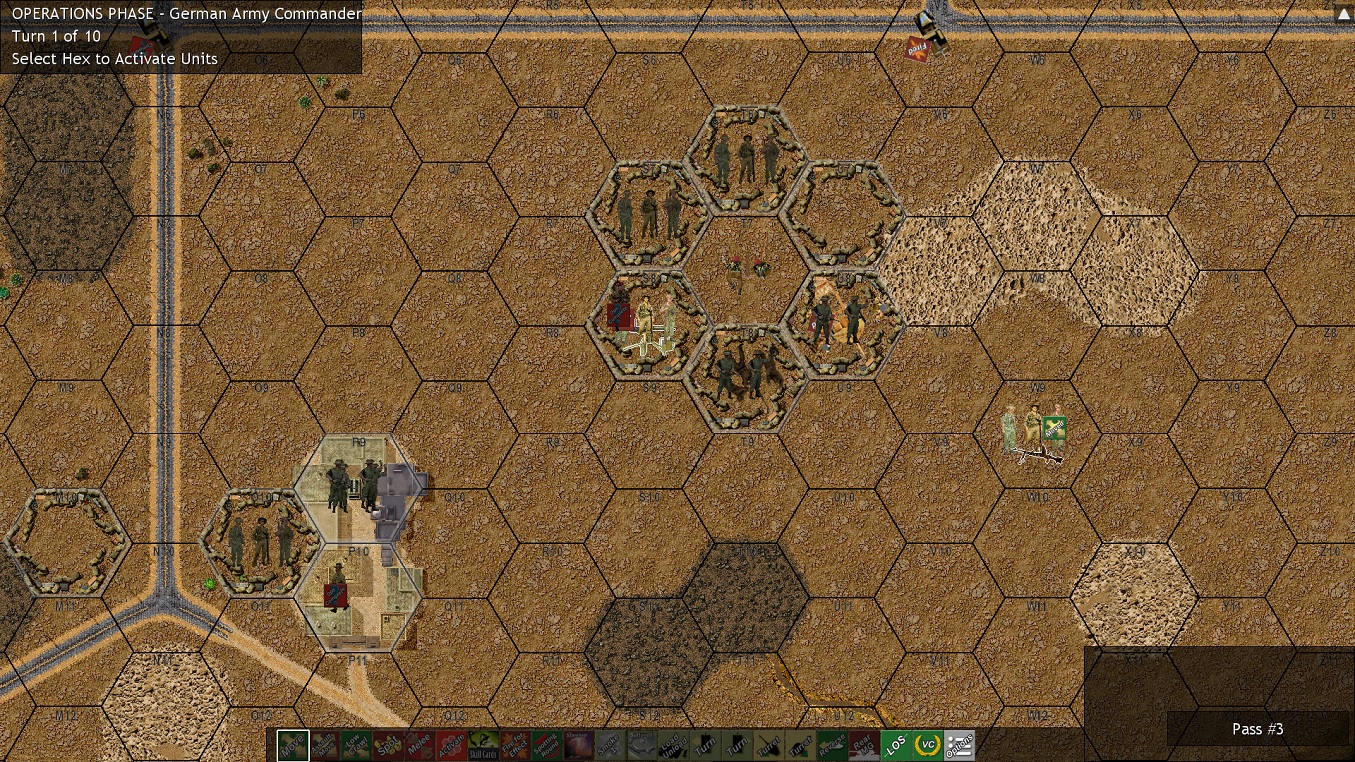Select the Fire for Effect icon
The width and height of the screenshot is (1355, 762).
[514, 746]
